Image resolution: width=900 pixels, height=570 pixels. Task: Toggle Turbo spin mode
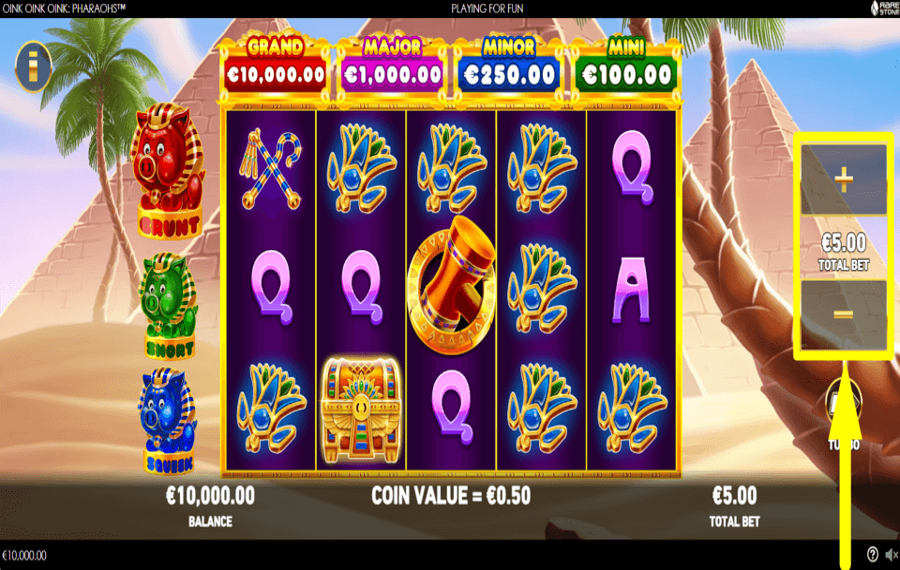point(839,405)
